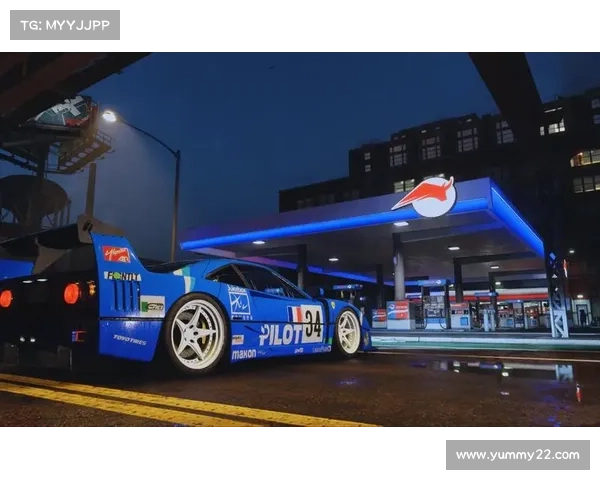Viewport: 600px width, 480px height.
Task: Open the www.yummy22.com website label
Action: pos(516,455)
